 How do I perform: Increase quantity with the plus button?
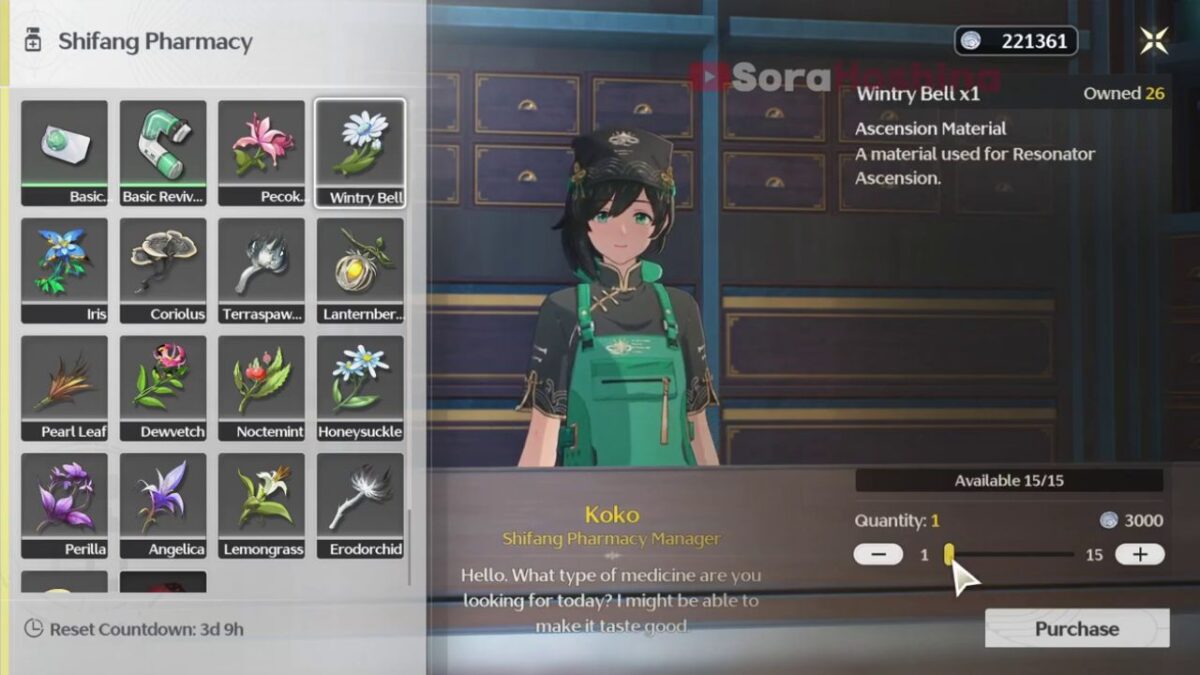click(x=1139, y=554)
